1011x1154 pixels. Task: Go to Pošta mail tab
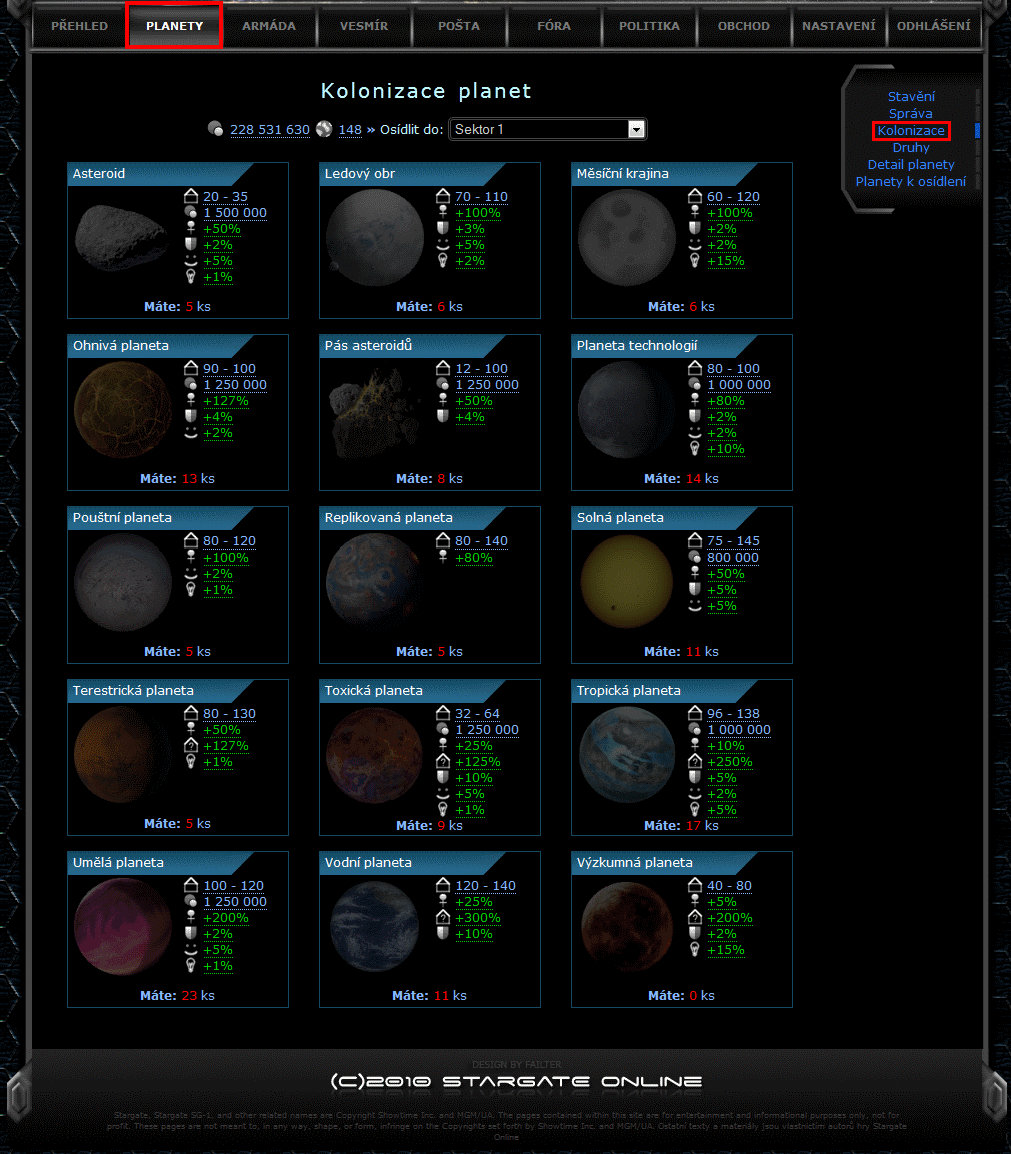[459, 26]
